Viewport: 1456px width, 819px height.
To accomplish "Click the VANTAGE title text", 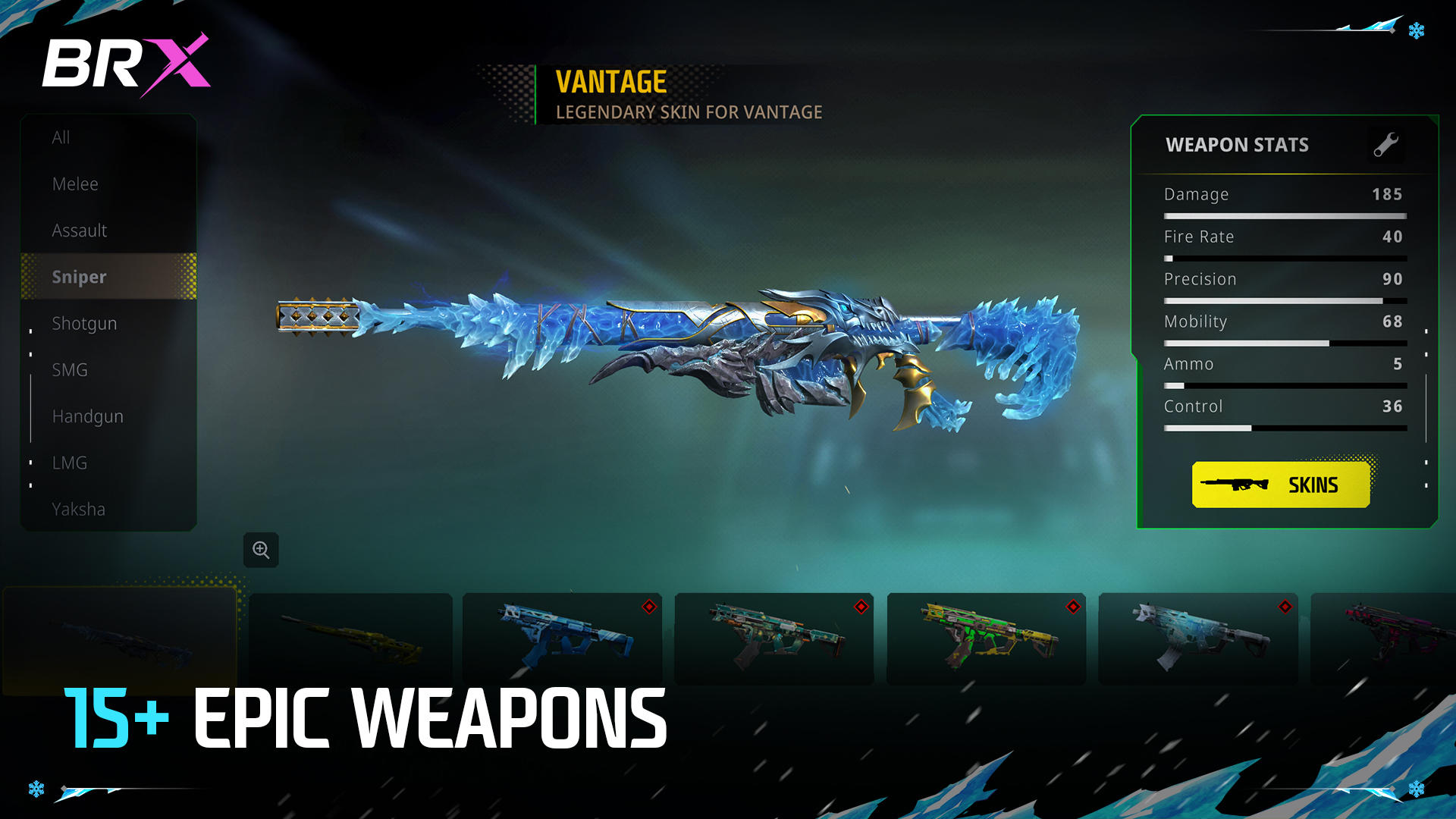I will coord(610,82).
